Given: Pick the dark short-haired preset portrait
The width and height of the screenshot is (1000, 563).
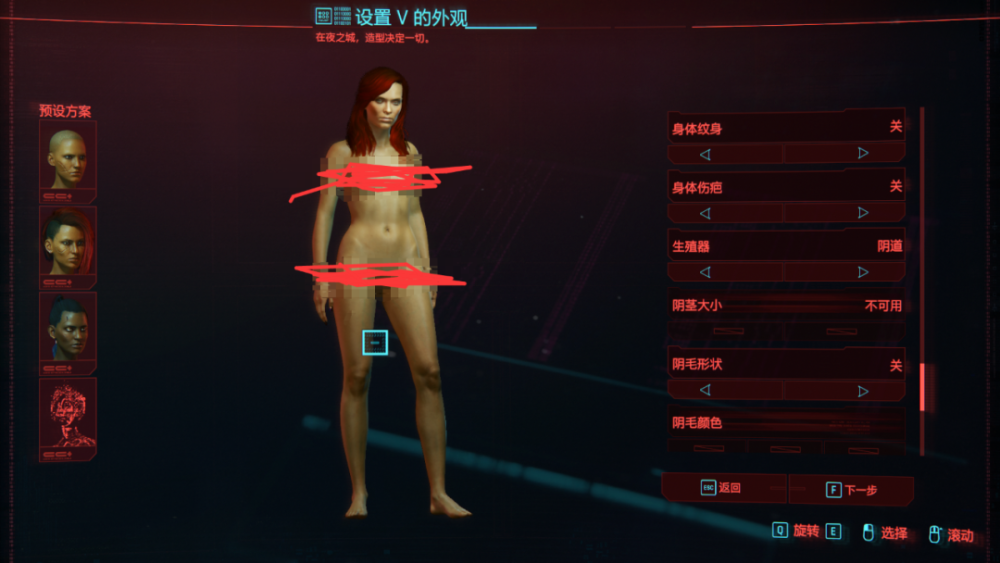Looking at the screenshot, I should pos(68,327).
